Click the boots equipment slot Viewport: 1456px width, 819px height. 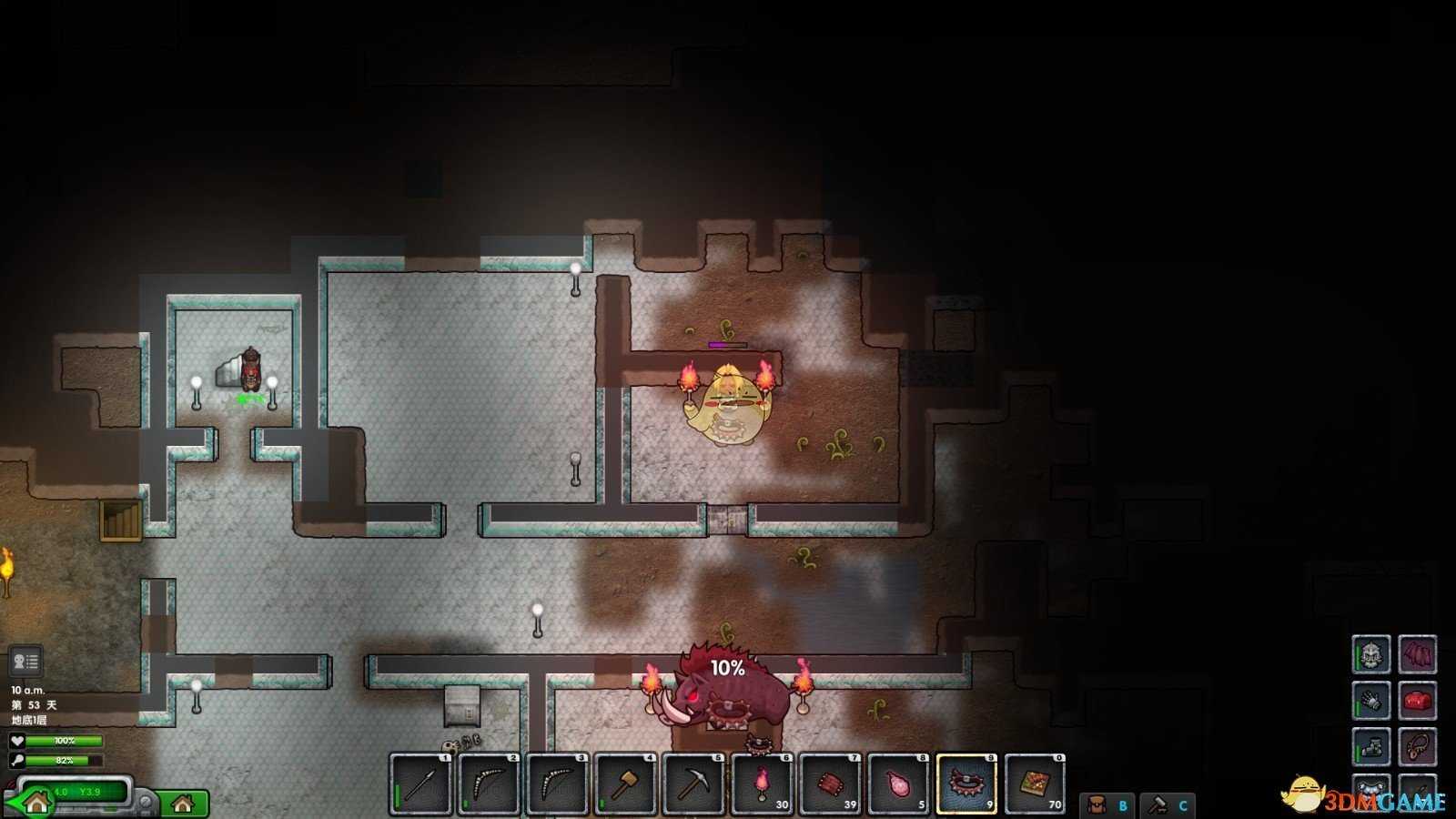(x=1370, y=747)
